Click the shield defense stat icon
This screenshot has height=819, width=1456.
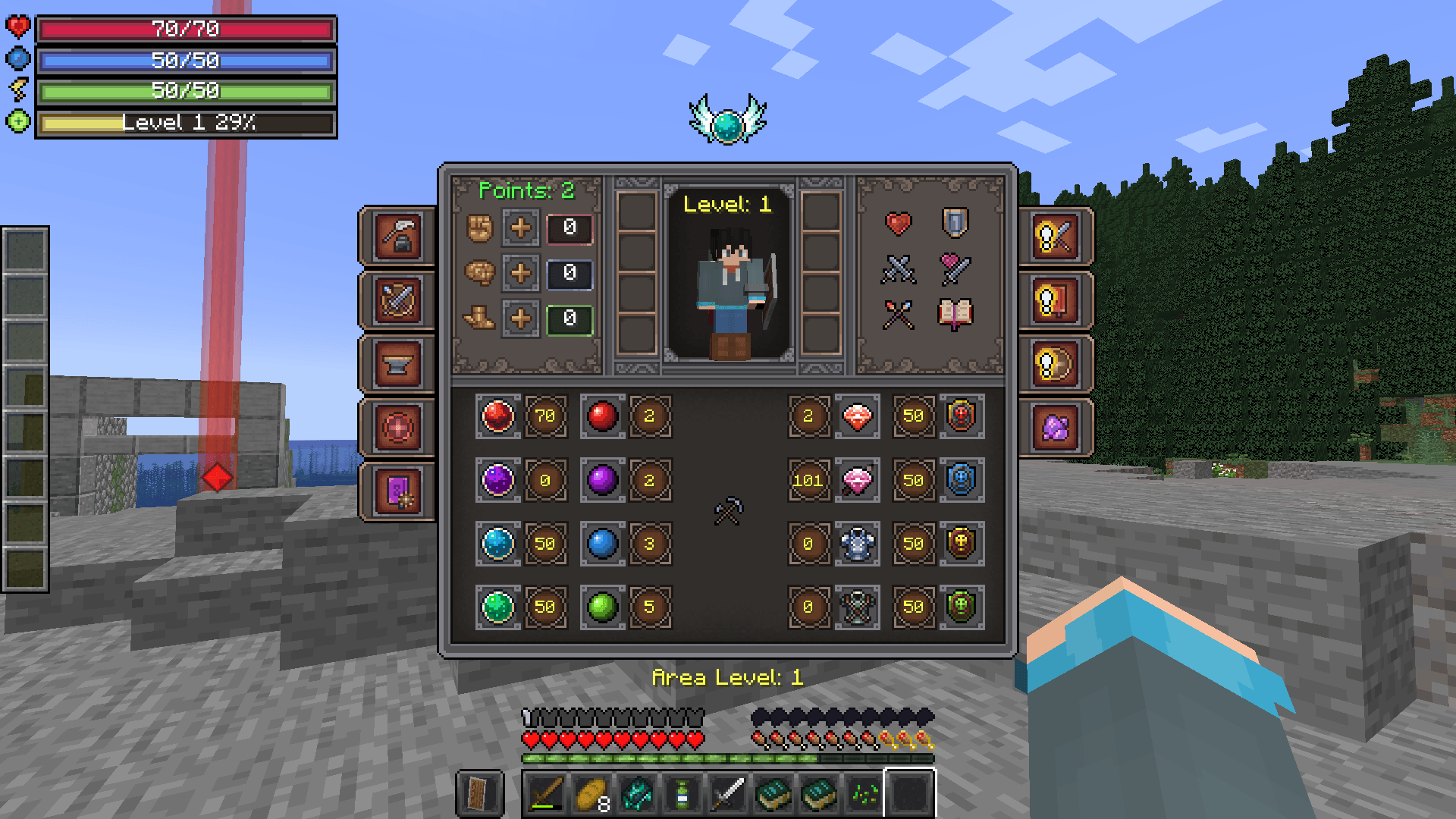coord(954,224)
